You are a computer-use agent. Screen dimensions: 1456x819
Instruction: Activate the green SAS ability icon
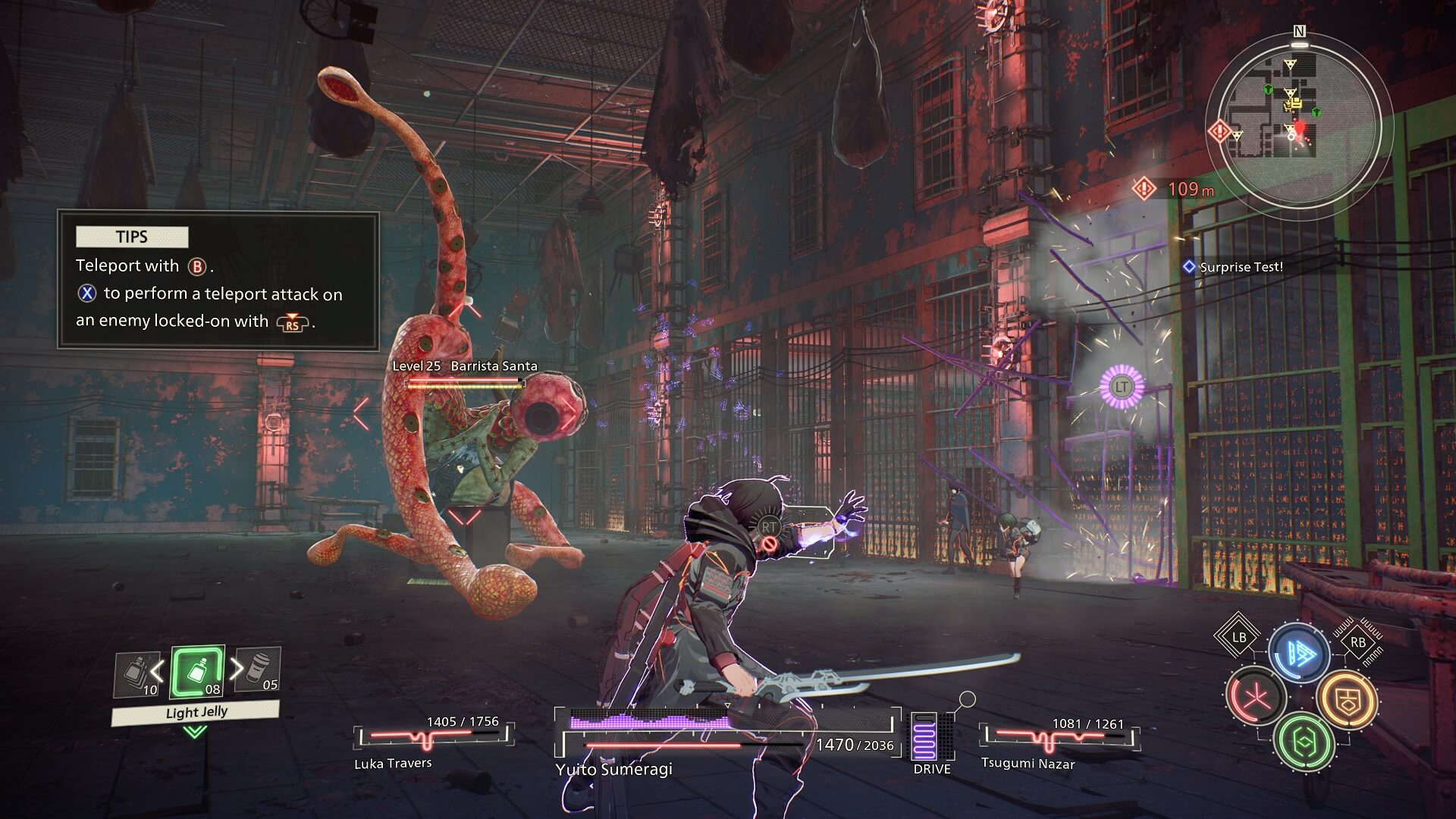(1304, 741)
